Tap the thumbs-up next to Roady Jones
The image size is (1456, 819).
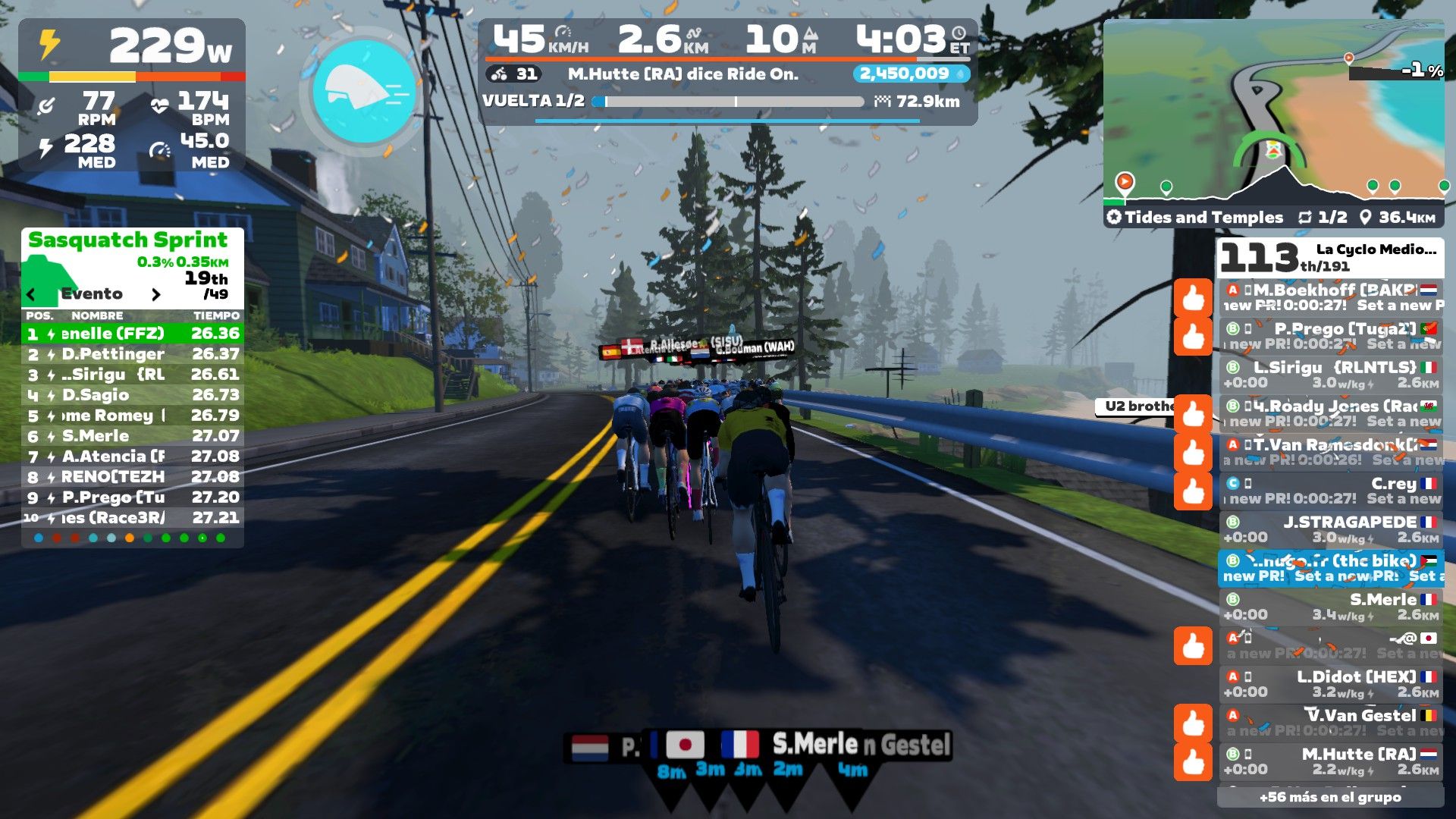pos(1193,413)
